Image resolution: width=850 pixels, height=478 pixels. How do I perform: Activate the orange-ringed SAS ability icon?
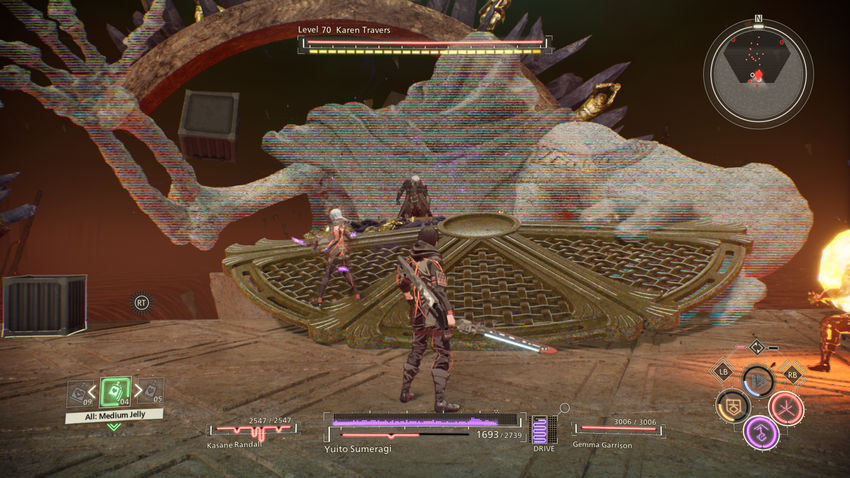pos(733,406)
